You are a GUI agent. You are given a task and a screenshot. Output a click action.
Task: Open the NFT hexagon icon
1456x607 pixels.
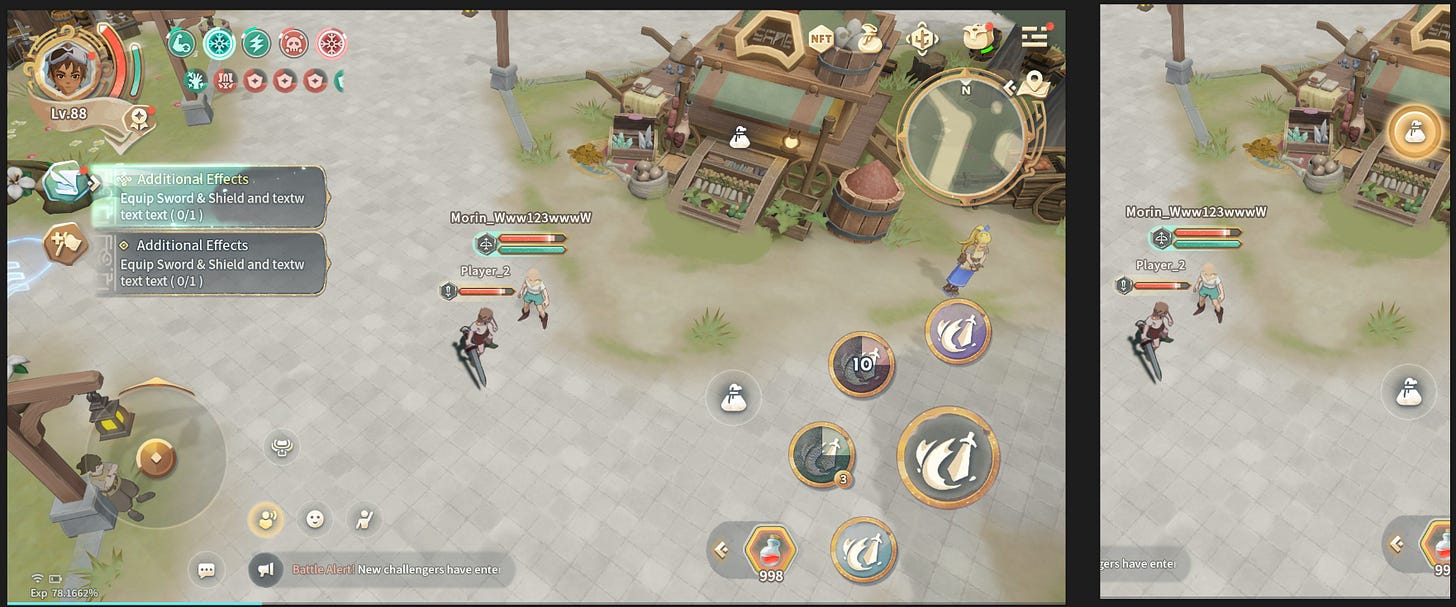coord(821,39)
